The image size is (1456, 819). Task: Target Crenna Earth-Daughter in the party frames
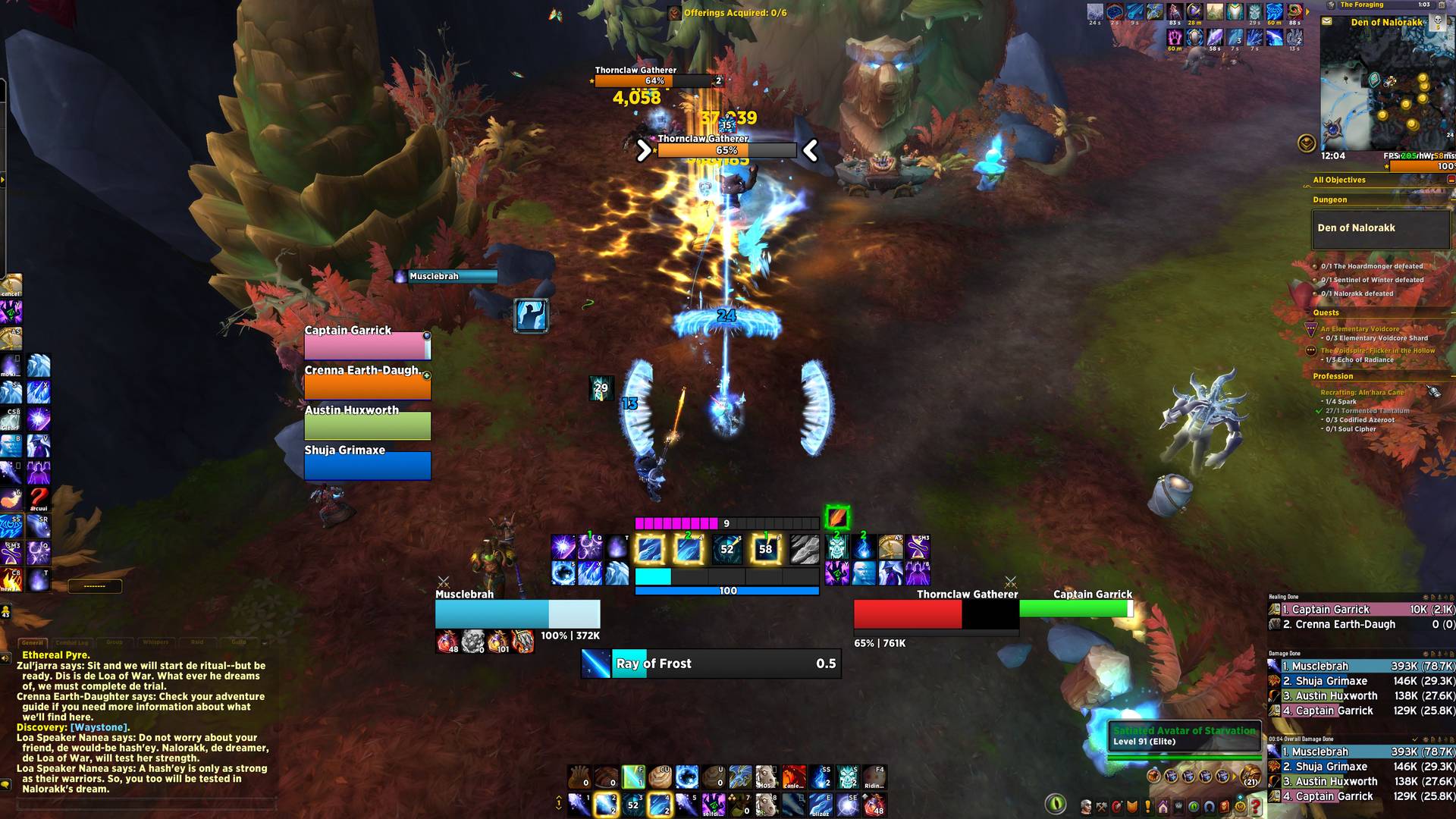(x=367, y=386)
